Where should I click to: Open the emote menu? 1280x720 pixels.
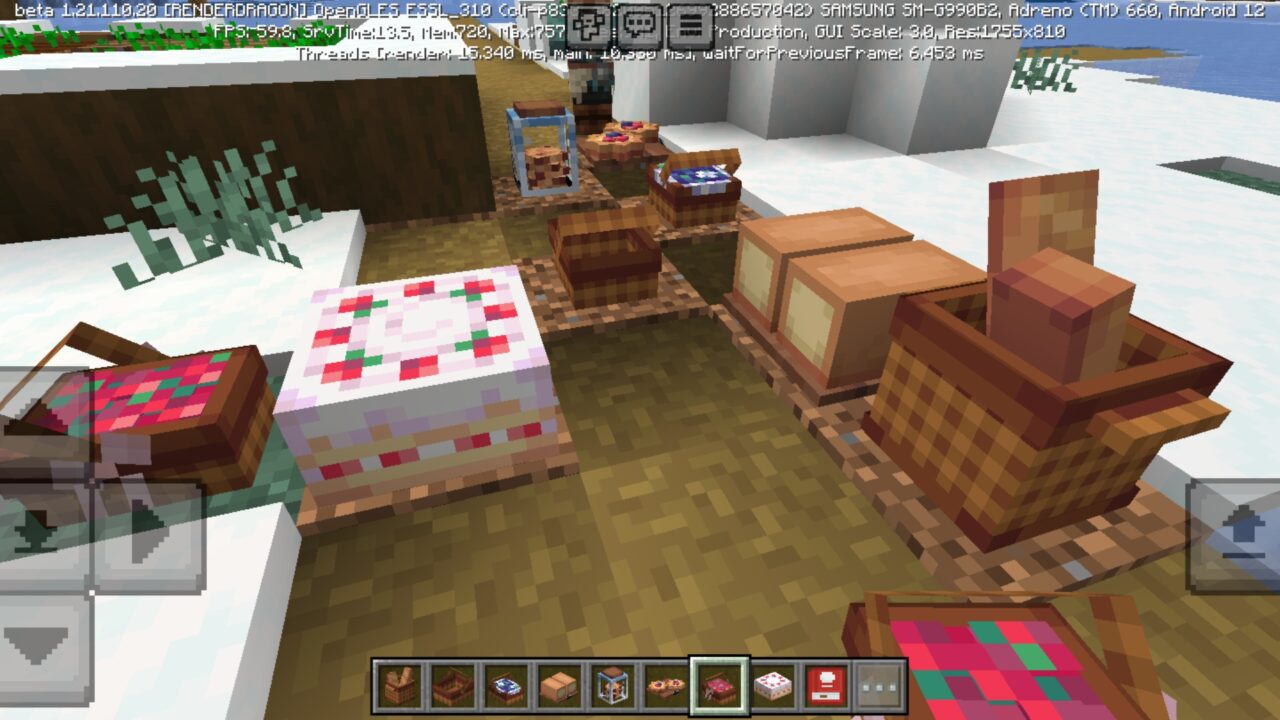pos(588,23)
